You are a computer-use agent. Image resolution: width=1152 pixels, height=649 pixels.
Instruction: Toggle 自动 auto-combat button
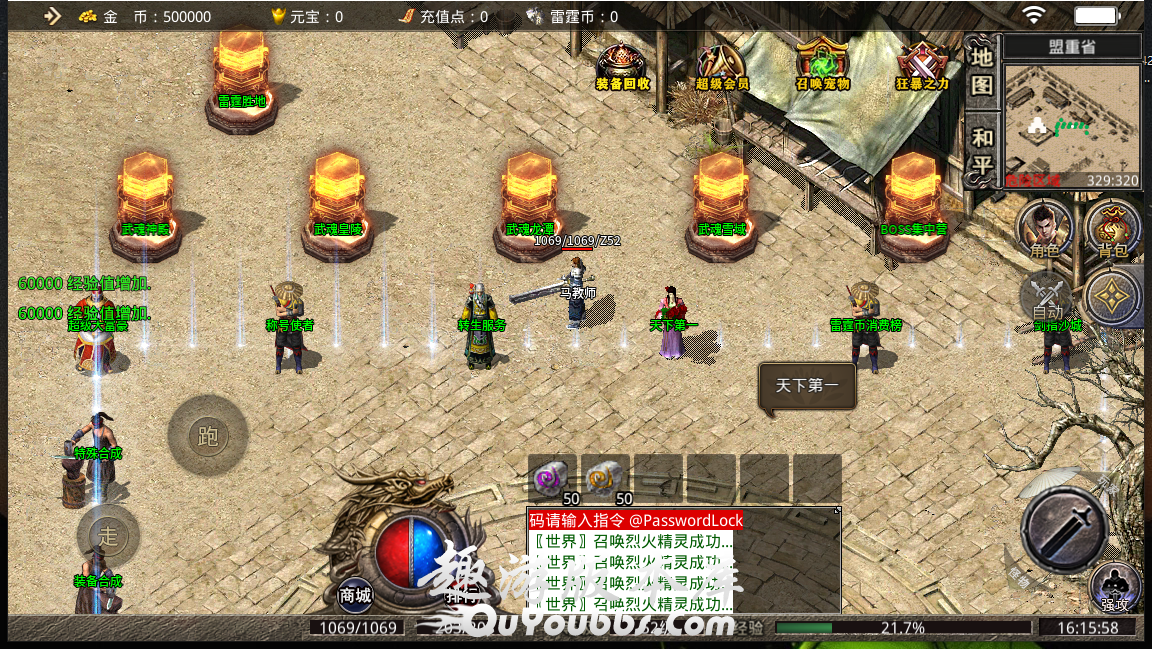[1047, 298]
